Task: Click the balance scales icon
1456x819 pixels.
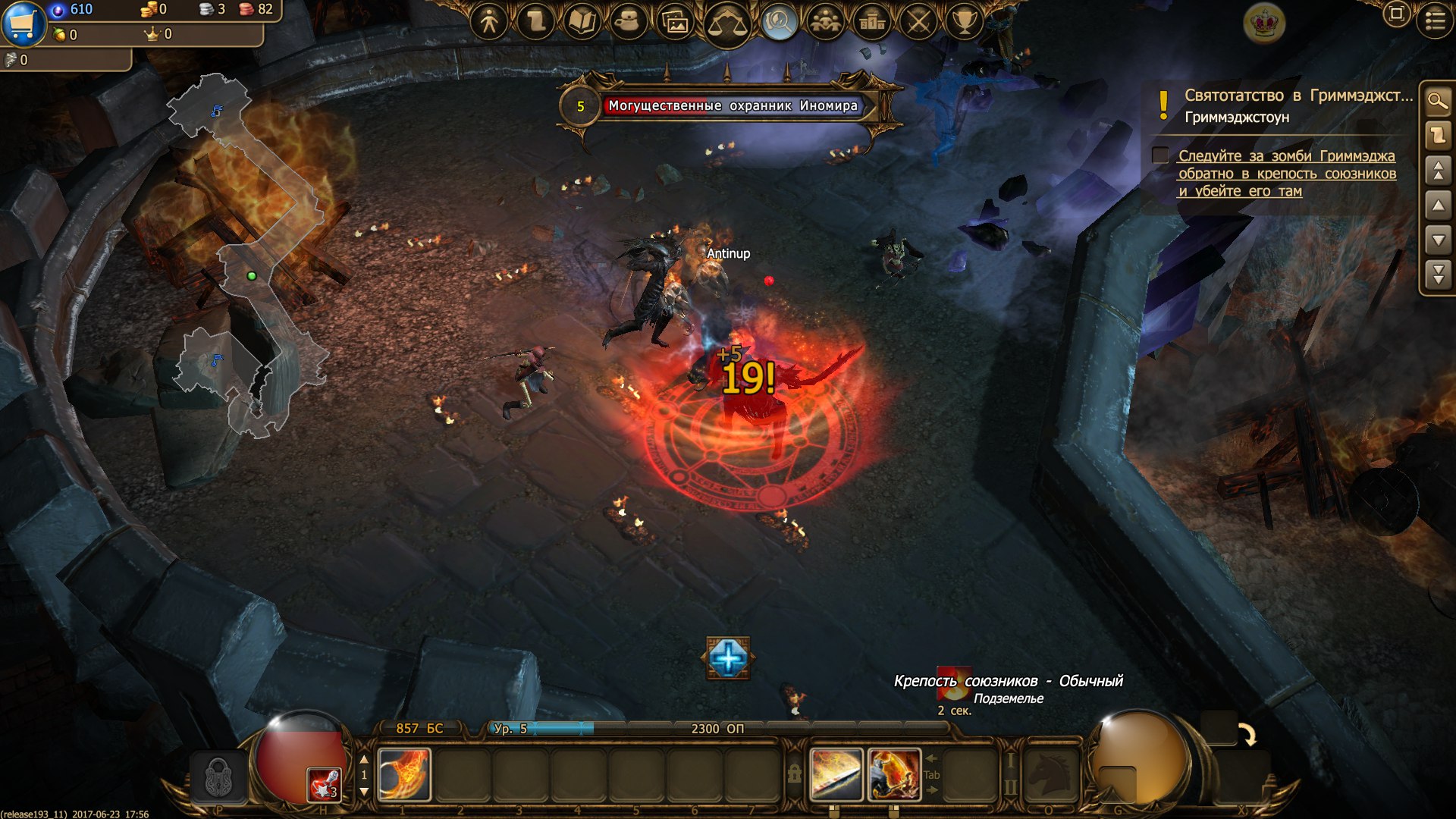Action: click(x=726, y=24)
